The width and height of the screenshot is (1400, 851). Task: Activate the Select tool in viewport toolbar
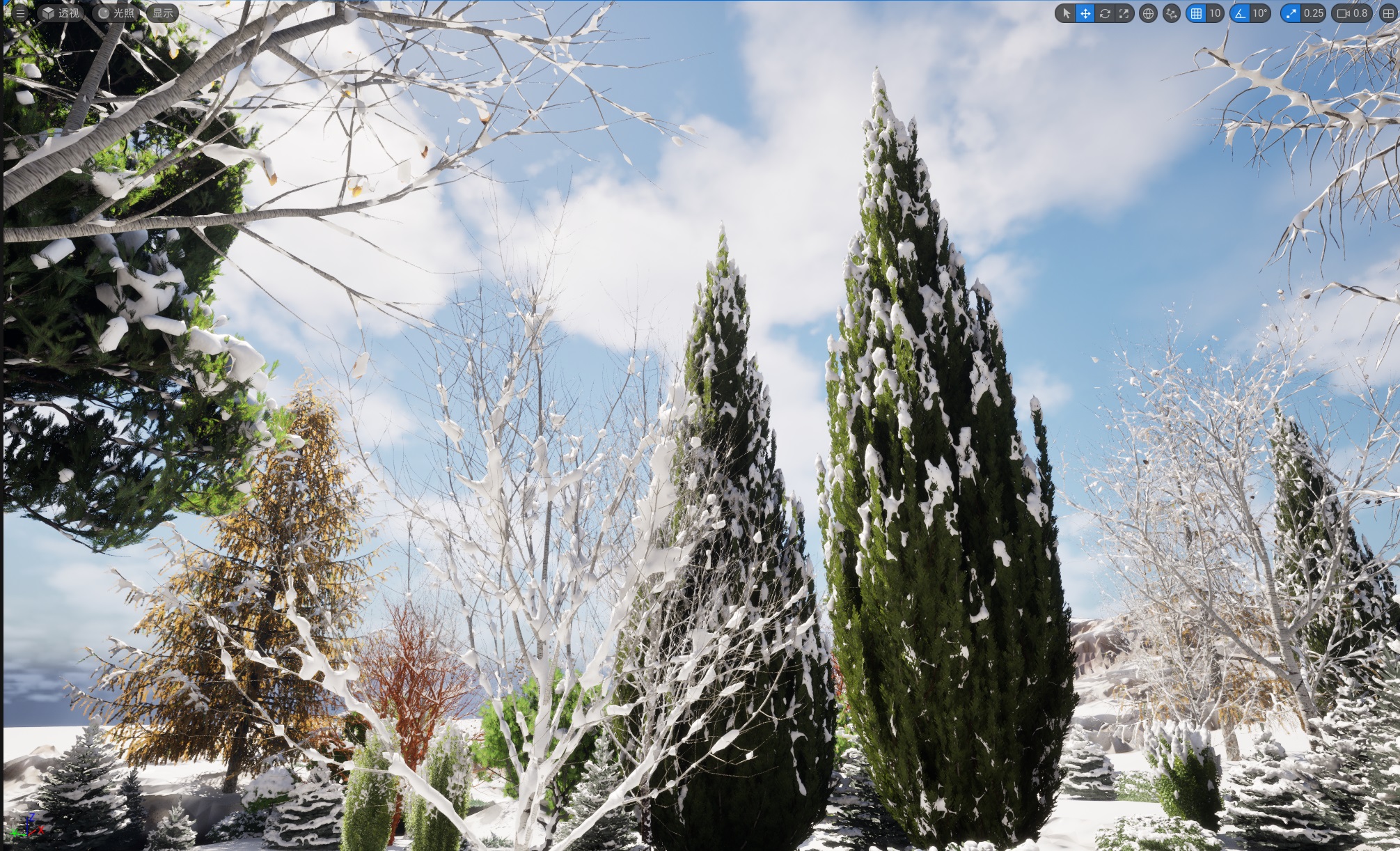coord(1067,13)
